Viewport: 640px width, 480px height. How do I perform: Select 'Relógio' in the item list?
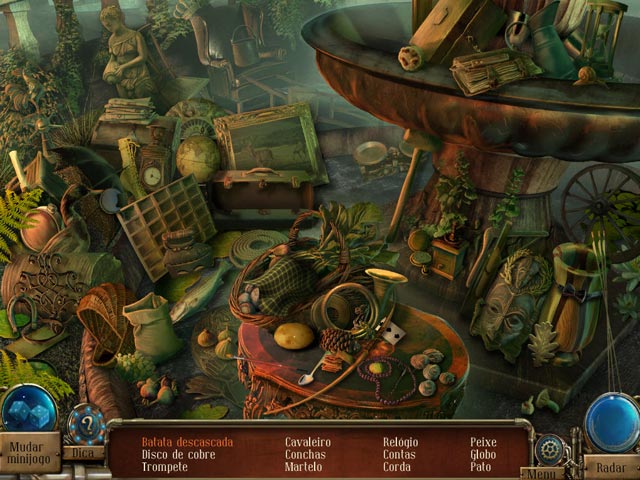(403, 441)
